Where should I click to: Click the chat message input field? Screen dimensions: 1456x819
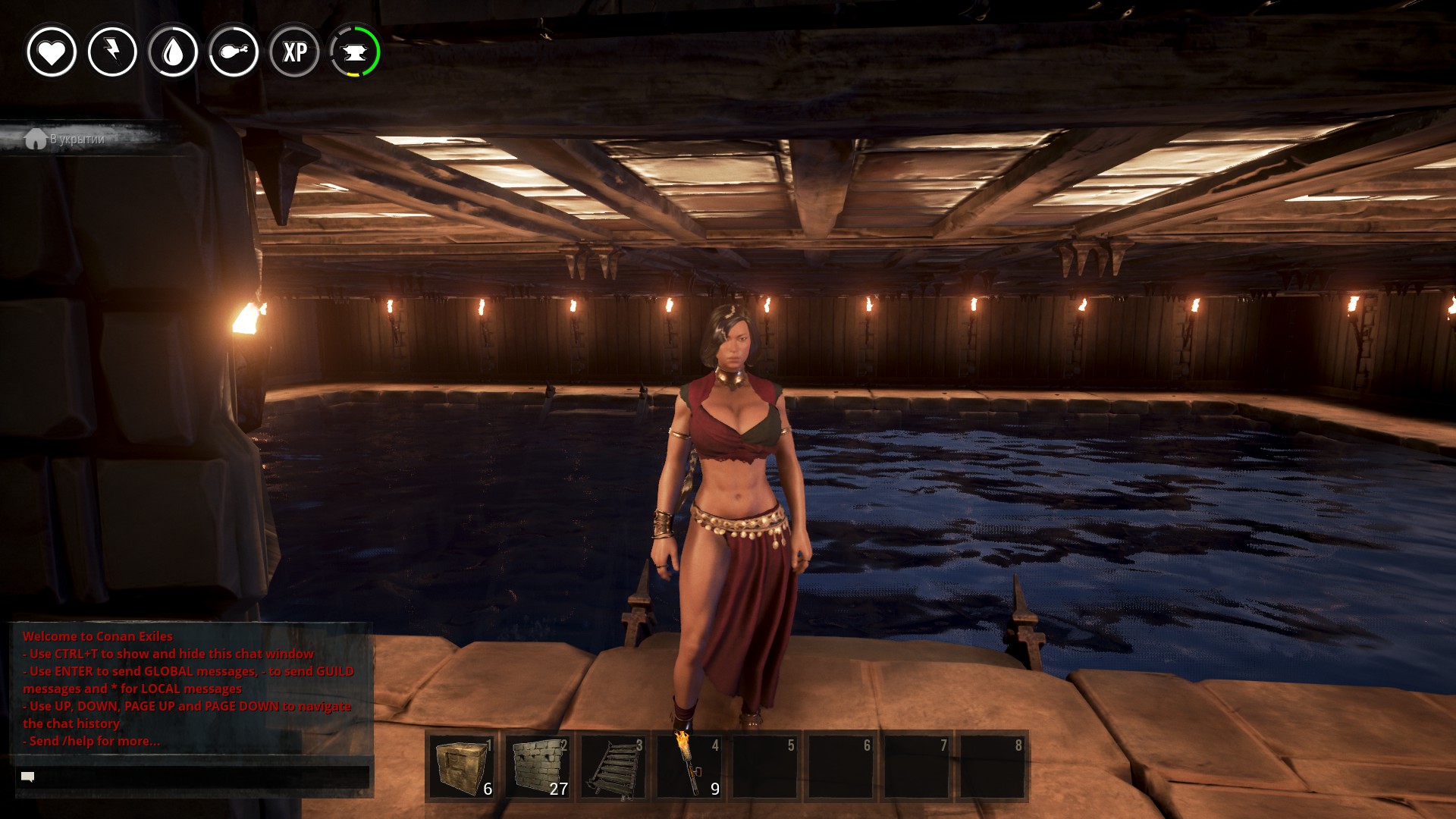point(193,777)
